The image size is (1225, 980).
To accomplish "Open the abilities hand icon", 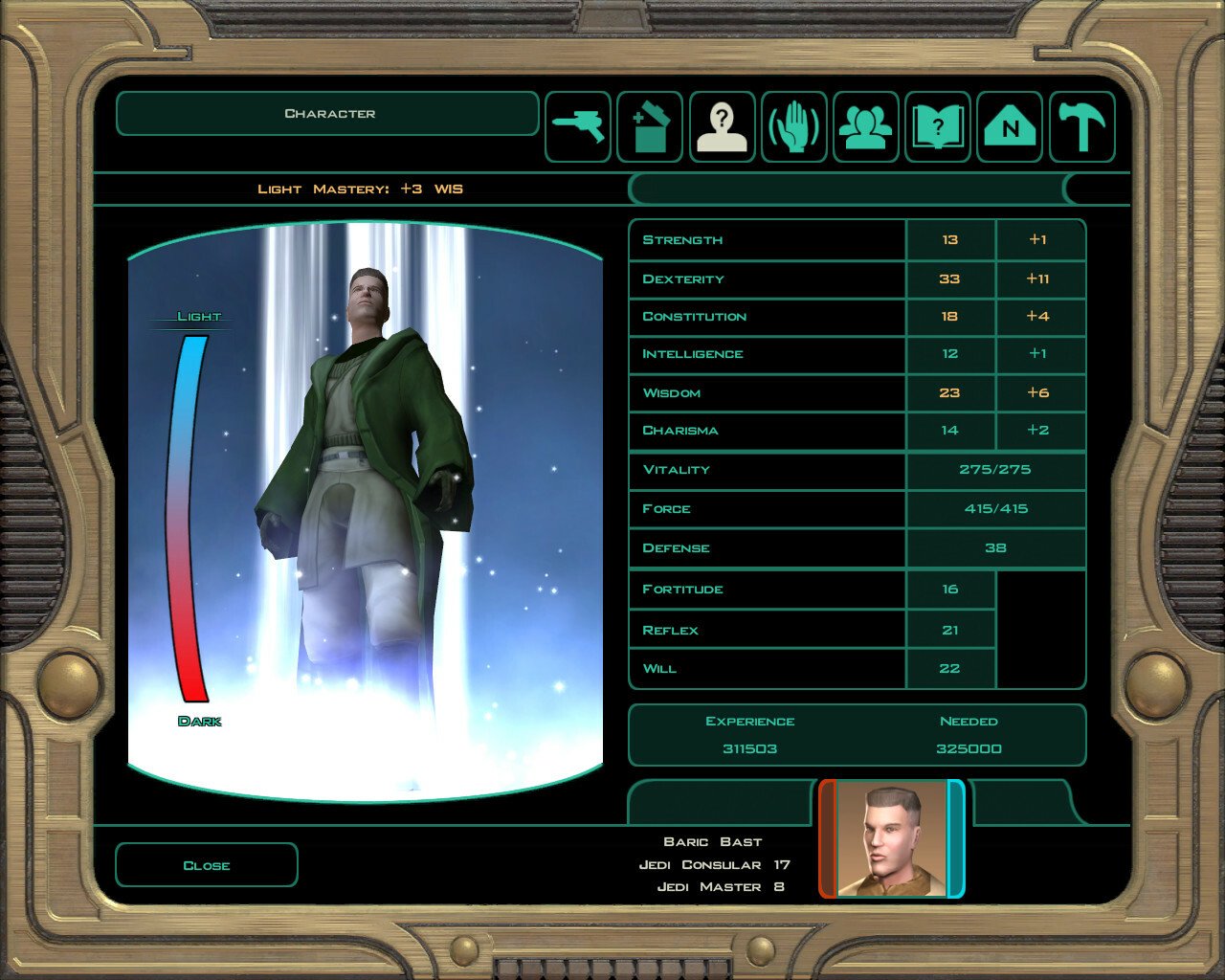I will pos(793,127).
